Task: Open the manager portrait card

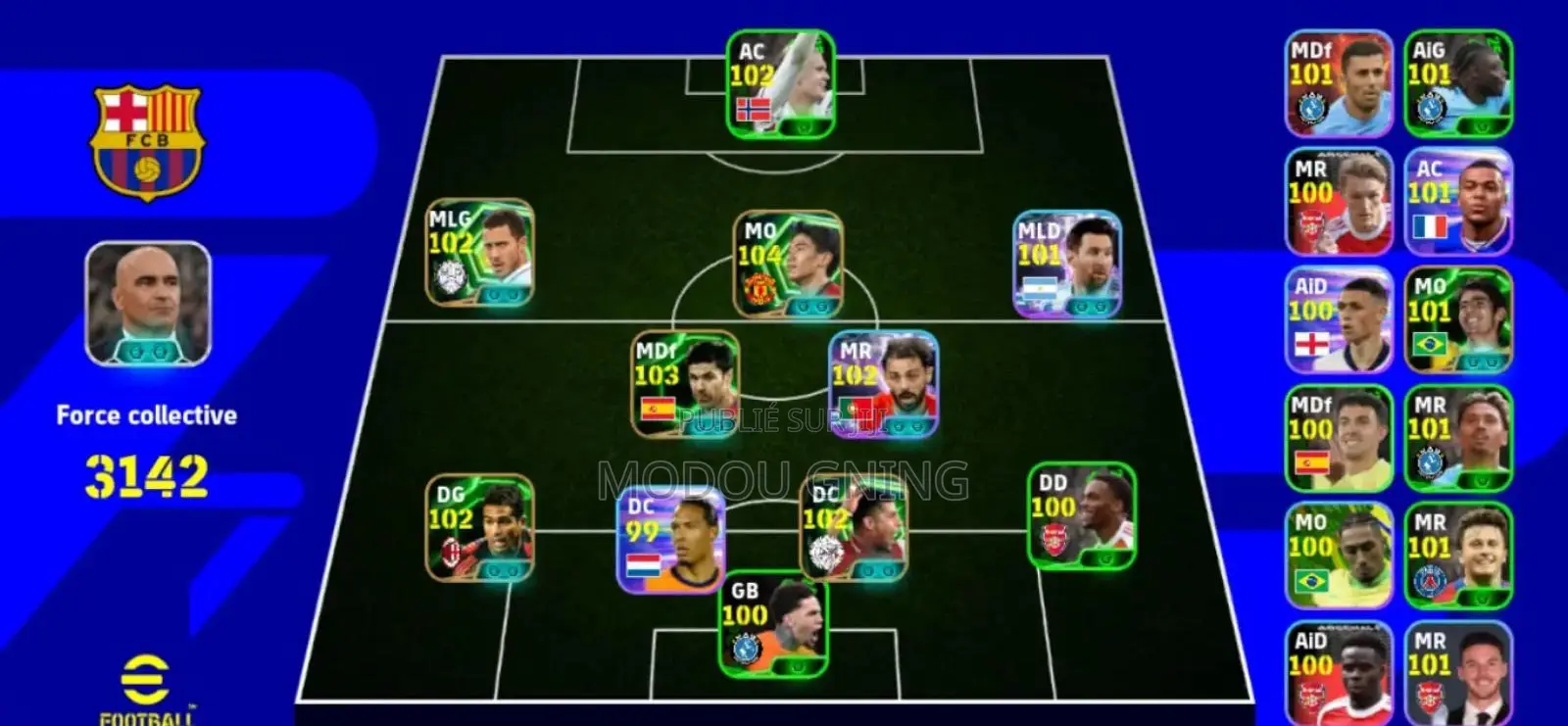Action: click(x=148, y=304)
